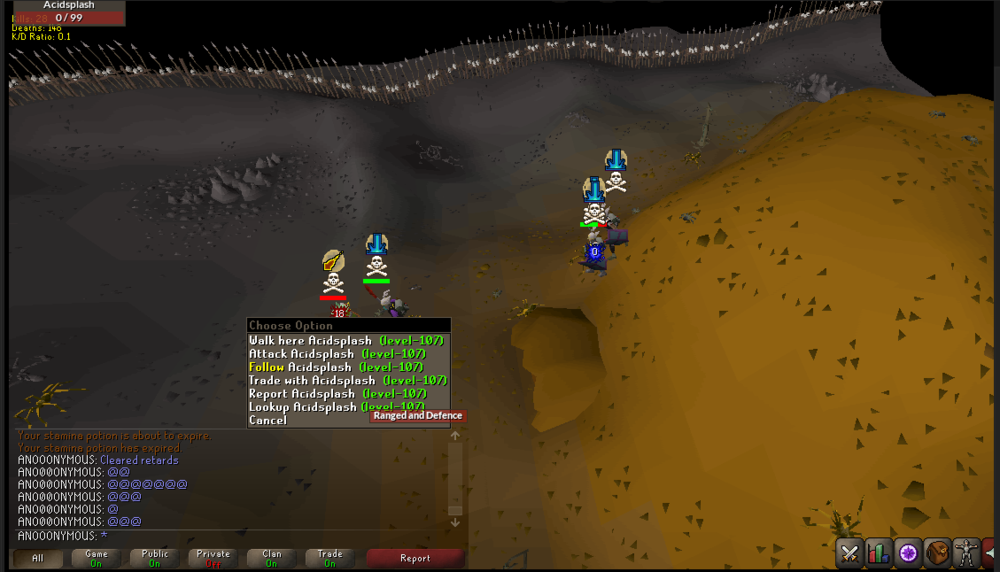Viewport: 1000px width, 572px height.
Task: Toggle the Clan chat filter
Action: tap(271, 558)
